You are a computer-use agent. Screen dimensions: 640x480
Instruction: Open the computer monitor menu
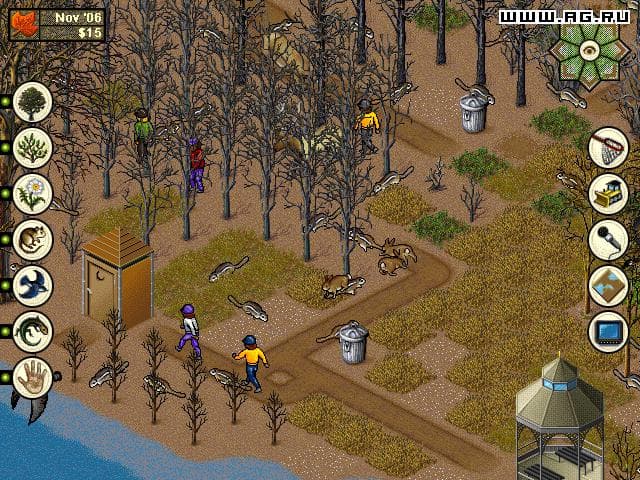click(x=608, y=331)
